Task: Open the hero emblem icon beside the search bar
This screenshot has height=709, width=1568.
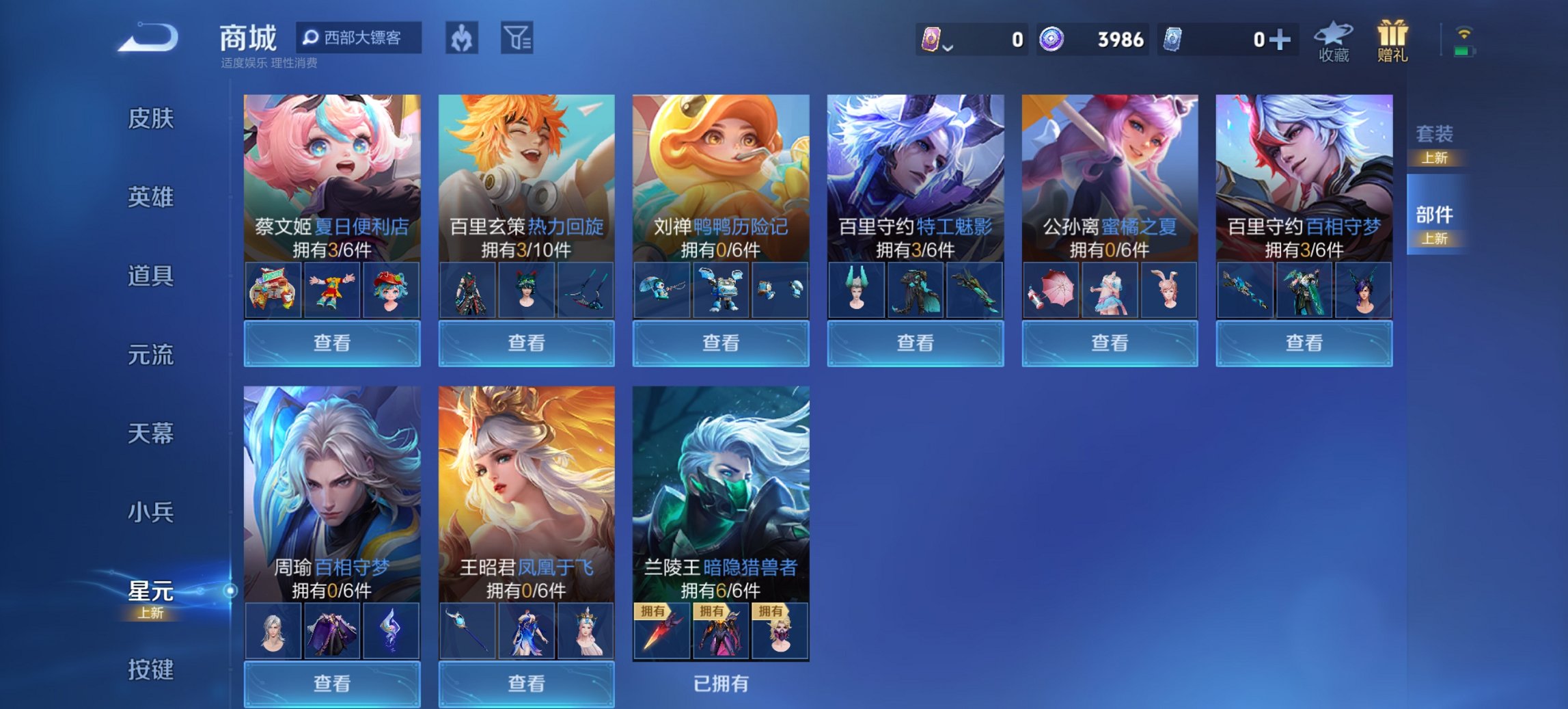Action: (460, 39)
